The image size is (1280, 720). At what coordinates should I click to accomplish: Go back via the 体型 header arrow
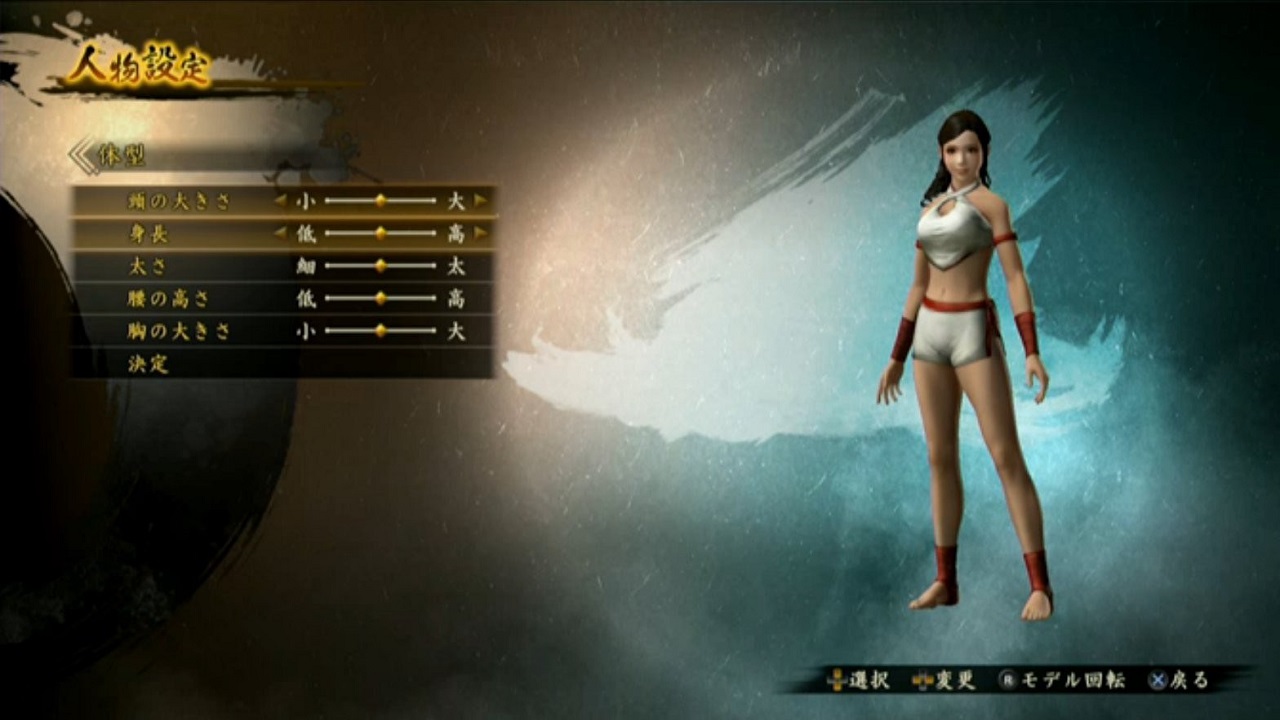click(83, 156)
